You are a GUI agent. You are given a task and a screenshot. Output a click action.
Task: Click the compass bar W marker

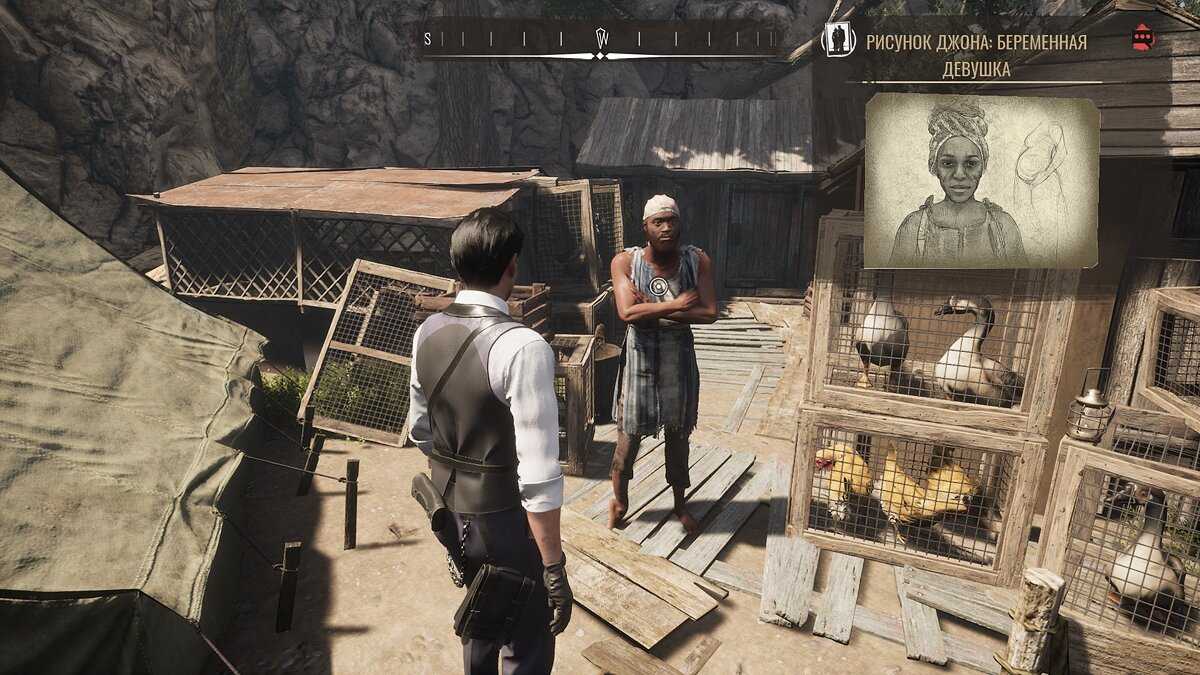tap(602, 39)
